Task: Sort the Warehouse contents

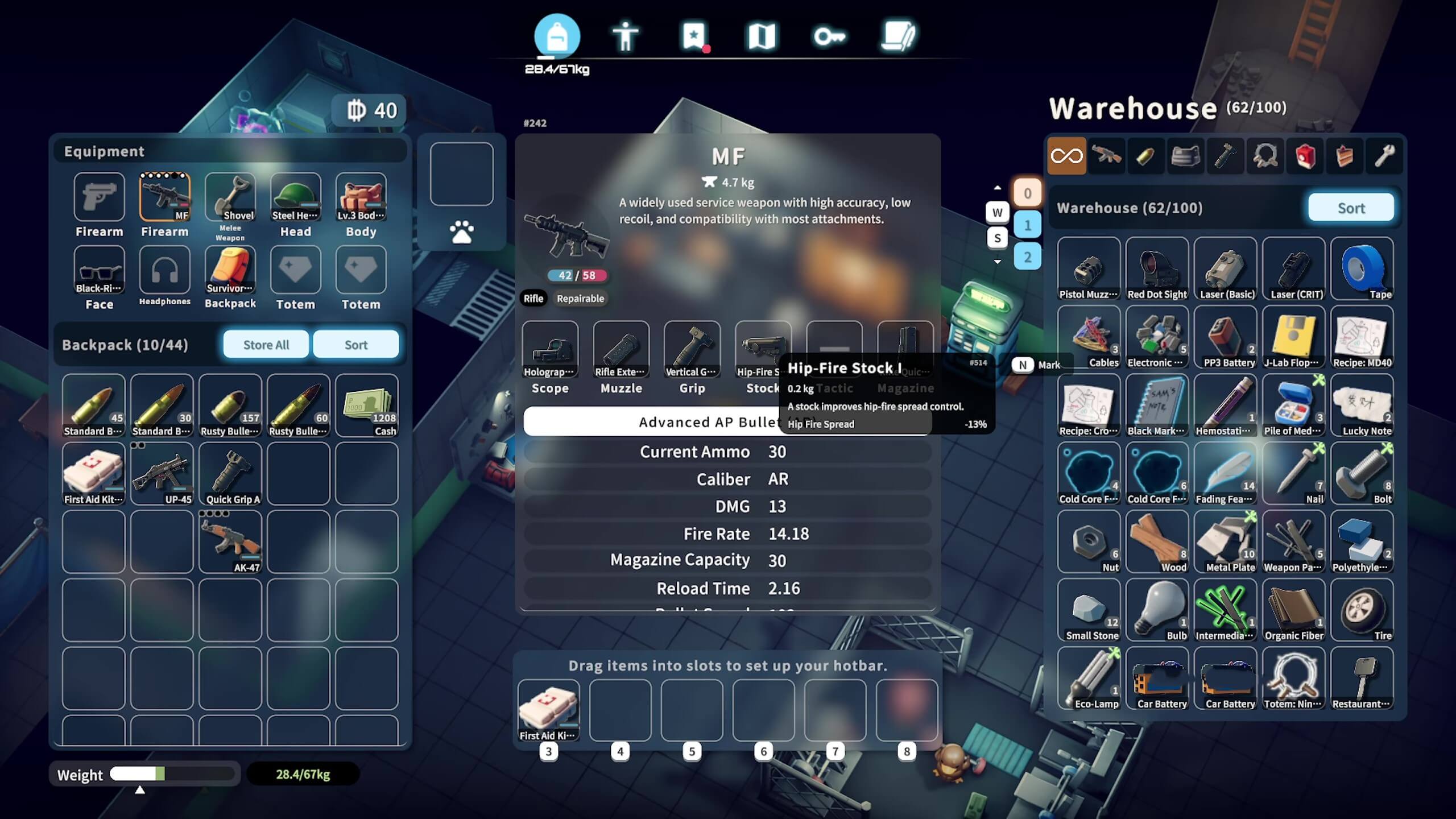Action: tap(1351, 208)
